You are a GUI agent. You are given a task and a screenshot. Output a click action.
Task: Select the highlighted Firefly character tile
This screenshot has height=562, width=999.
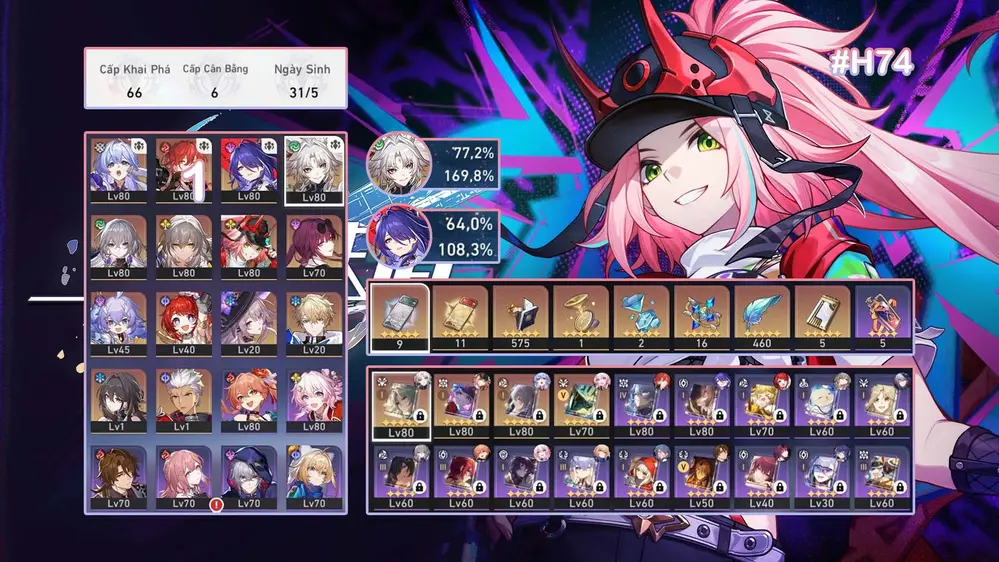pos(313,166)
